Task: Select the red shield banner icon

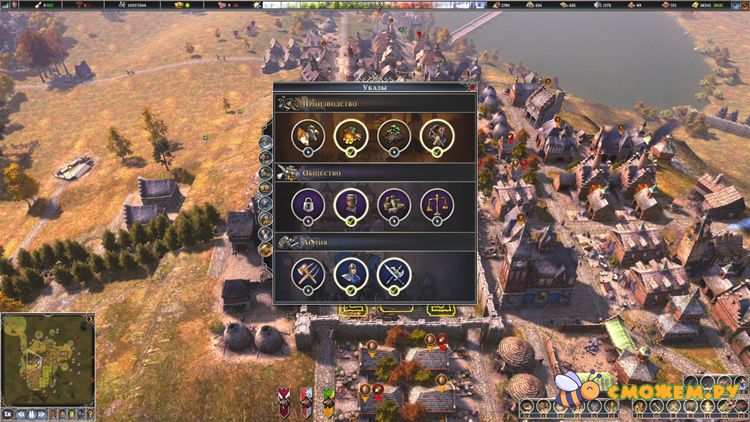Action: tap(284, 400)
